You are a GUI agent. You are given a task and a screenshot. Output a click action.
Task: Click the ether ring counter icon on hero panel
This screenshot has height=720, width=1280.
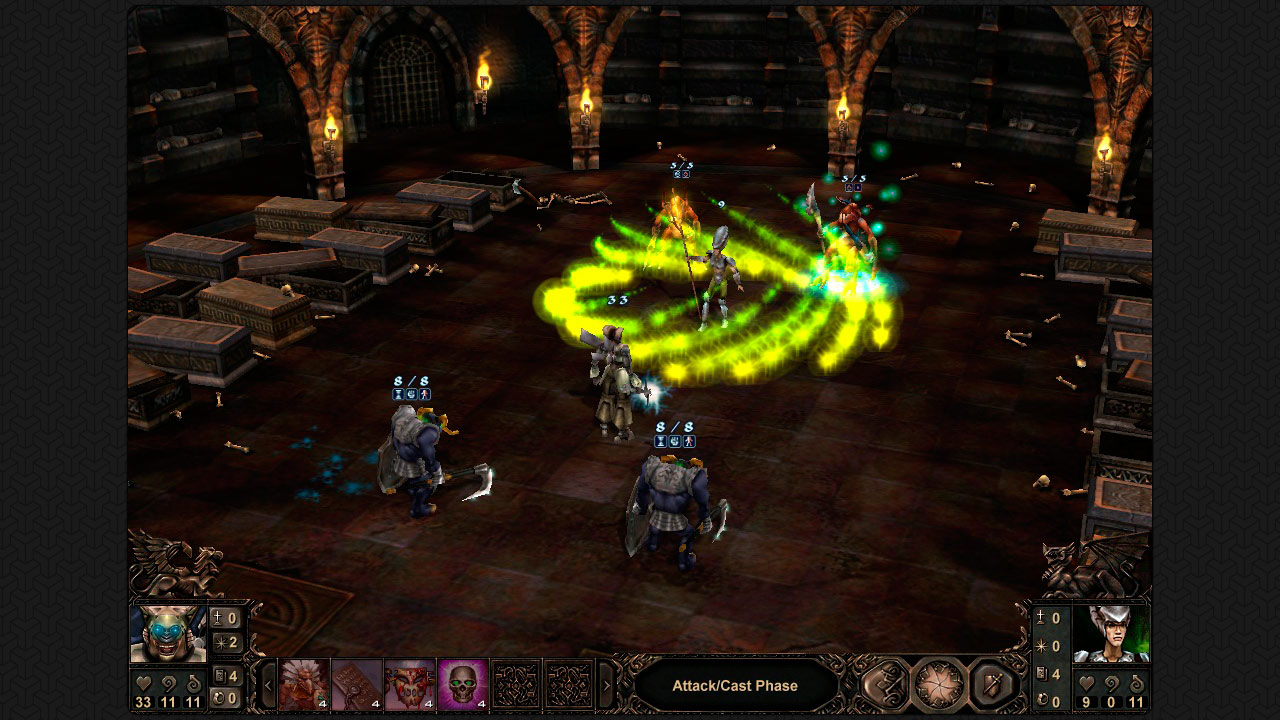[218, 697]
